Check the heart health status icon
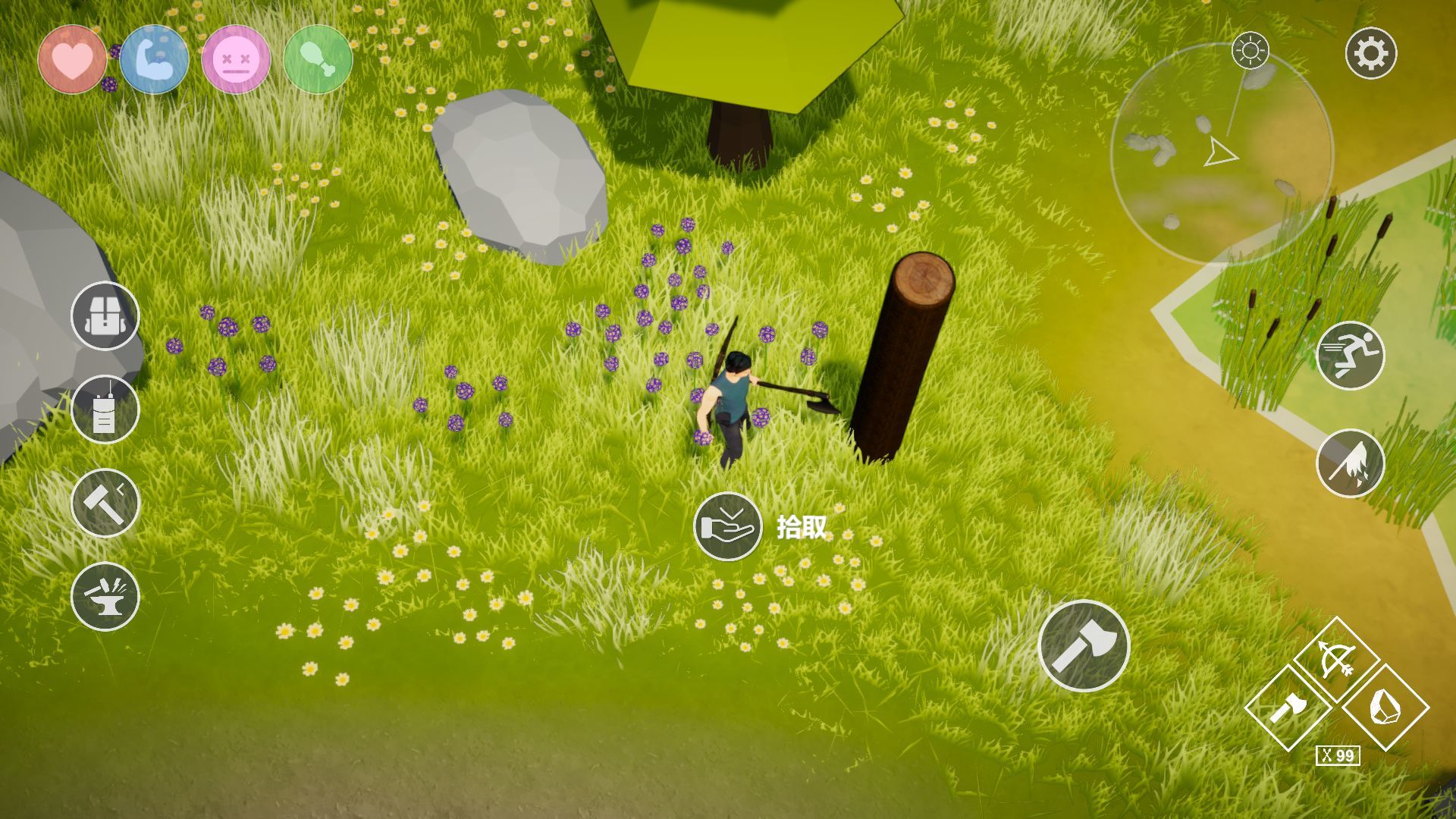1456x819 pixels. click(x=72, y=59)
